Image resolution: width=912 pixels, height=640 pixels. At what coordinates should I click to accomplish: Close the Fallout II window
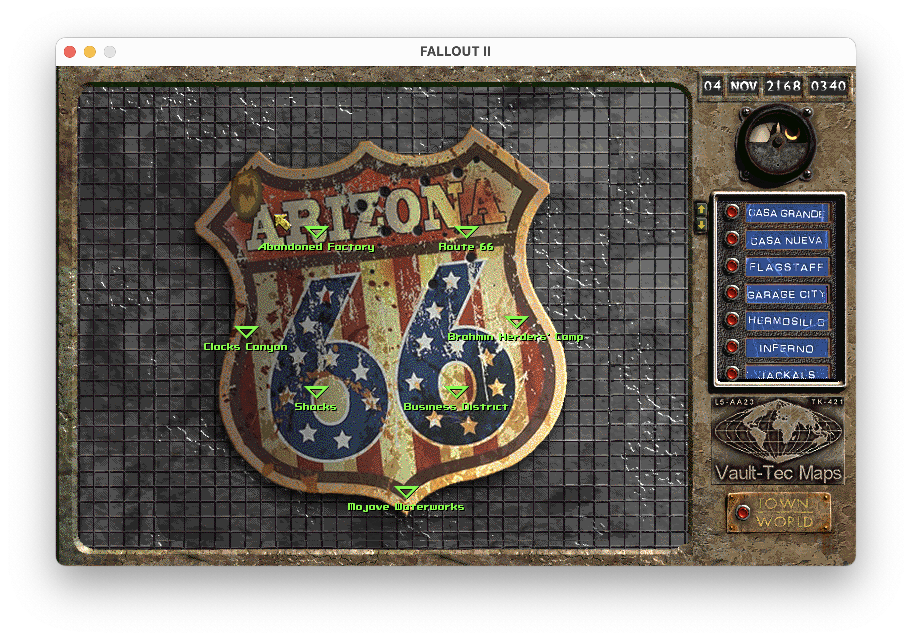click(70, 52)
